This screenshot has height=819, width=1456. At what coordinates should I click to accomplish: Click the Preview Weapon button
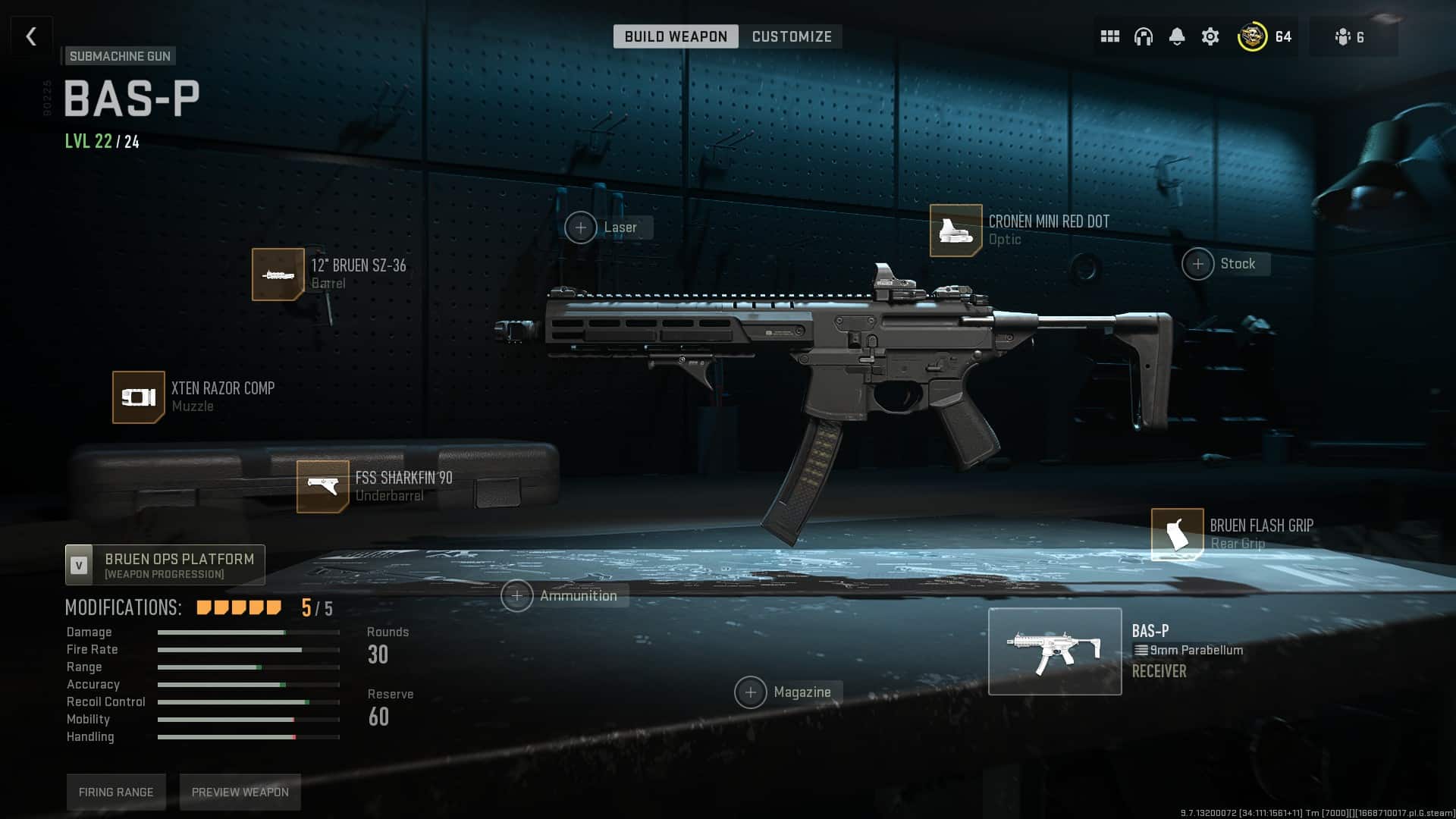(240, 792)
